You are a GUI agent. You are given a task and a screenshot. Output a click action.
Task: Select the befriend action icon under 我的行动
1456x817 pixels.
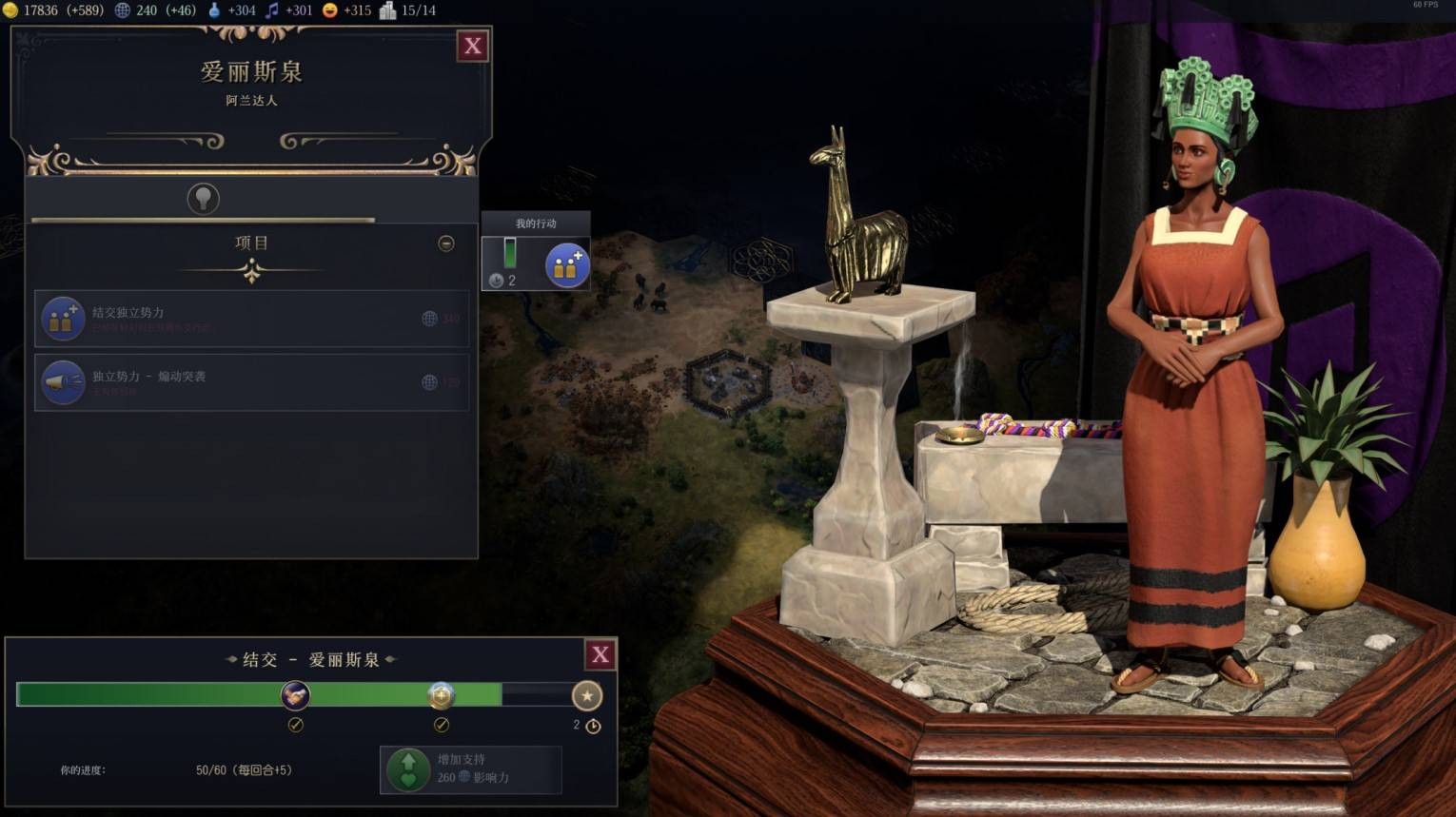566,265
